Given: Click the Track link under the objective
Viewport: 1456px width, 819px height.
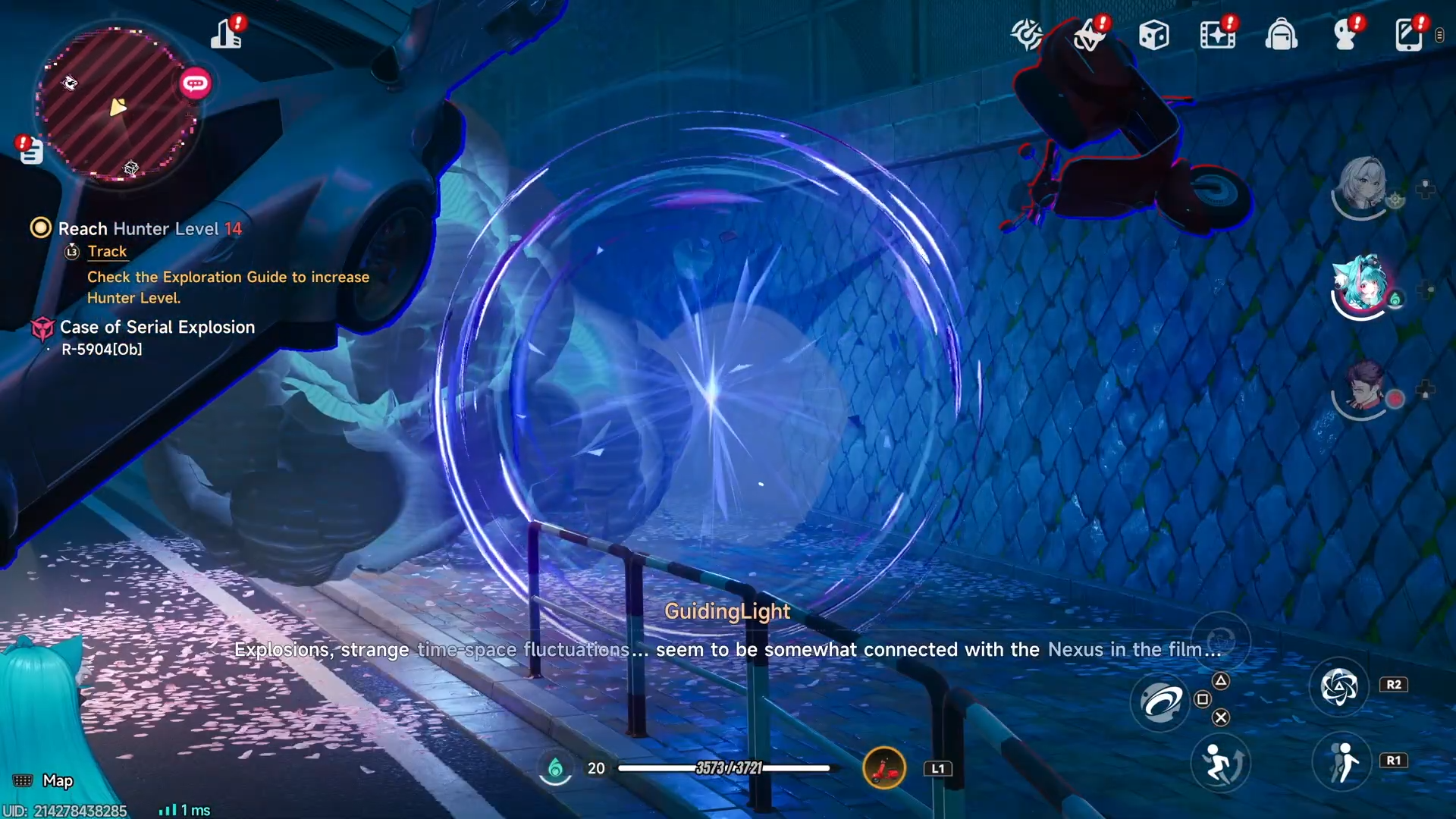Looking at the screenshot, I should [107, 251].
